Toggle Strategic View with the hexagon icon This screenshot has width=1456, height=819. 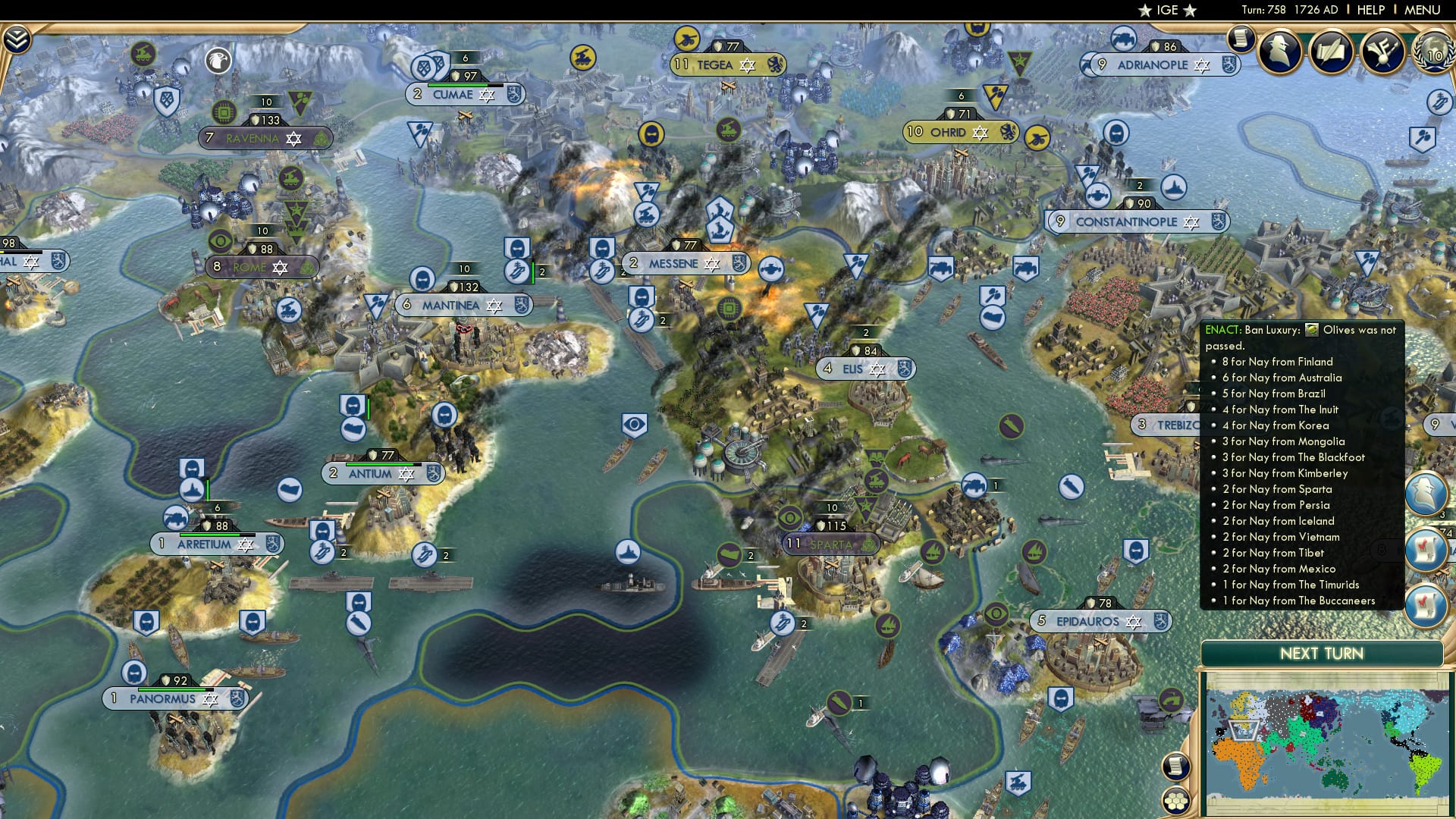coord(1175,799)
